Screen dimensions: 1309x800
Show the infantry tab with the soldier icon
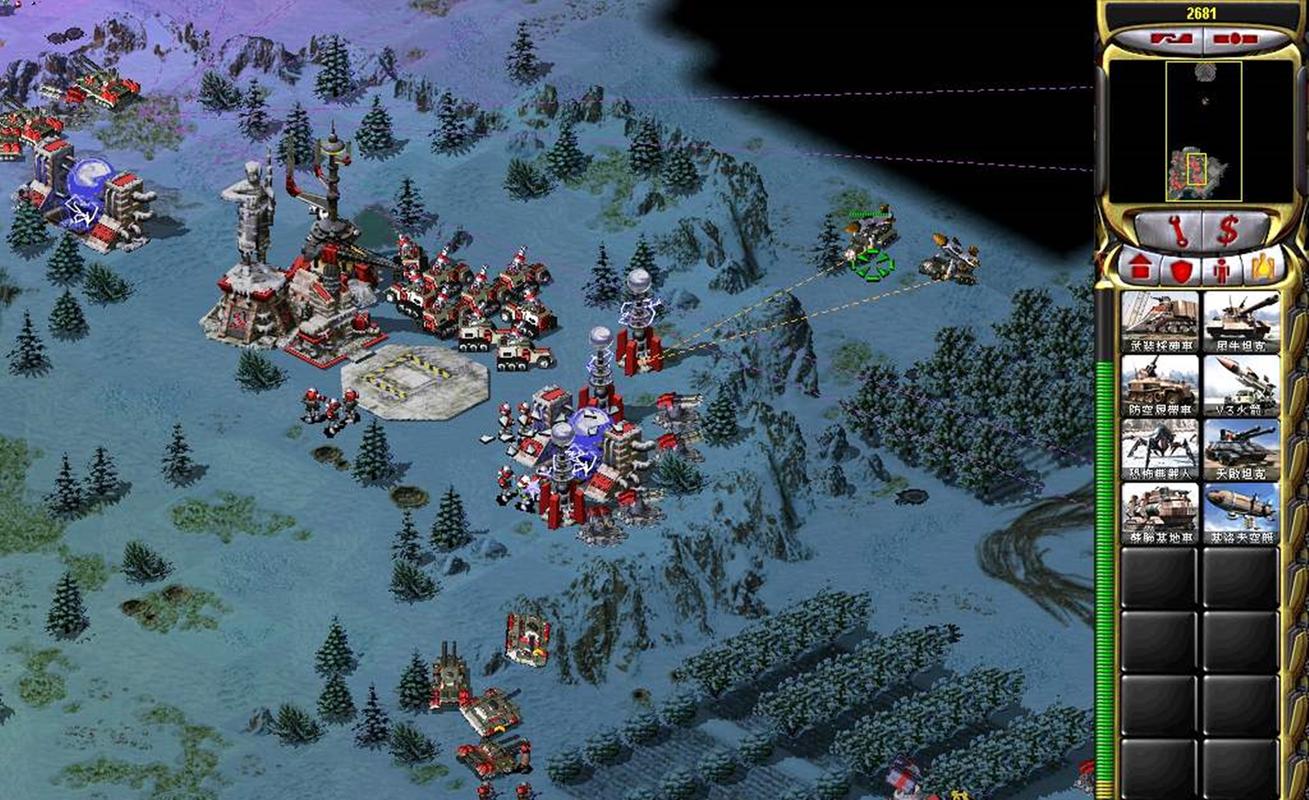tap(1221, 268)
